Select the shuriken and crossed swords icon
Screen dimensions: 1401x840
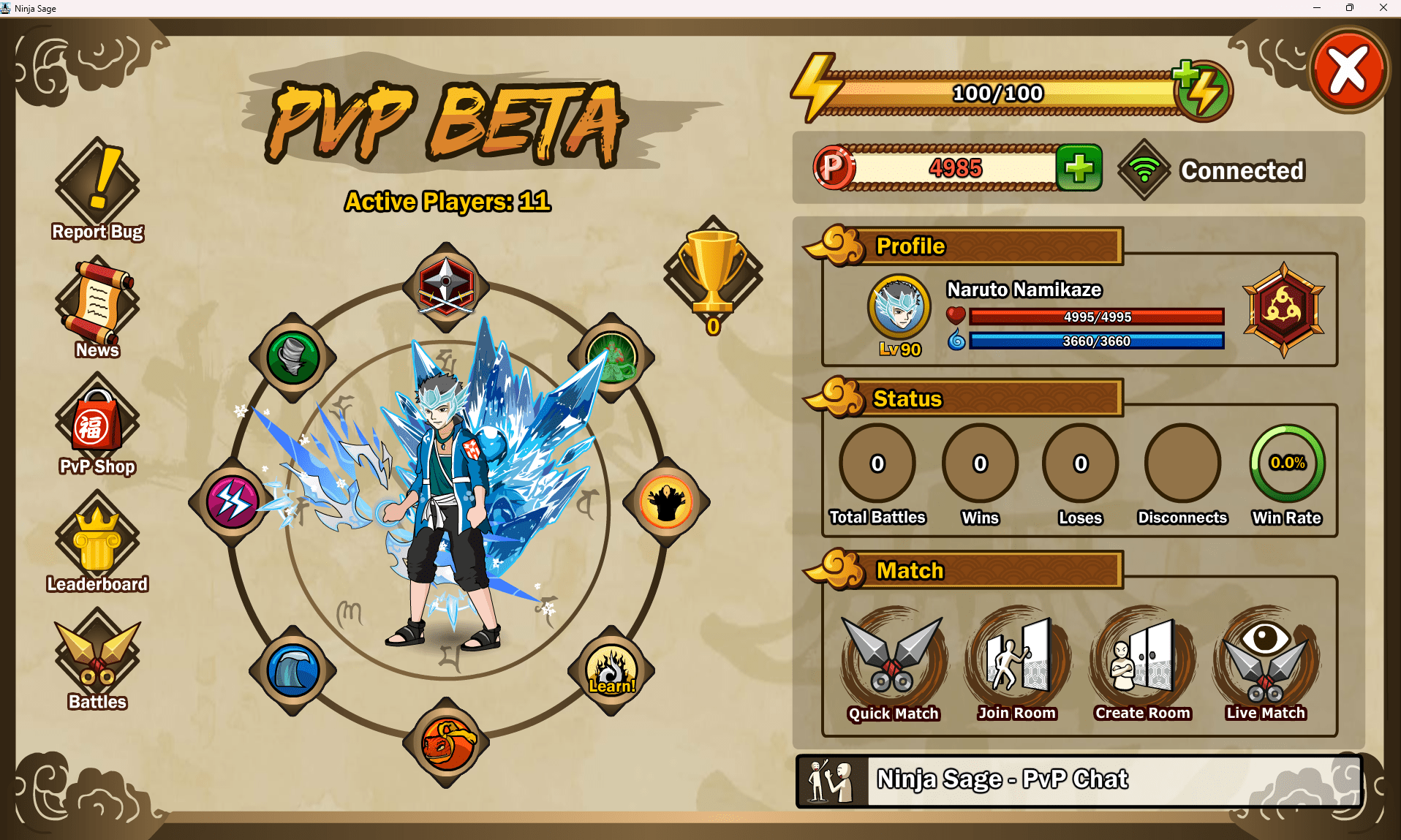click(x=446, y=285)
